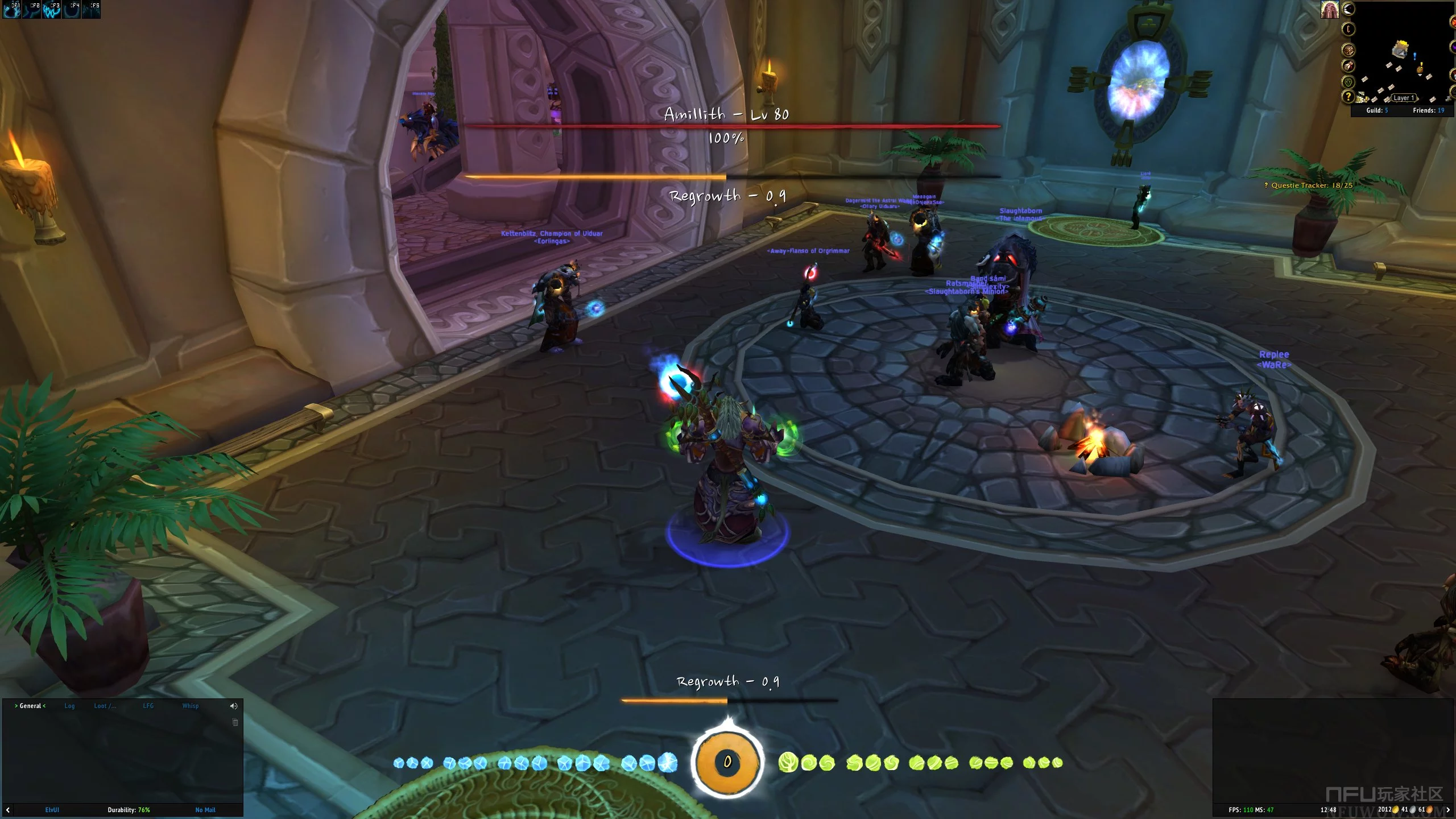This screenshot has height=819, width=1456.
Task: Open the Whisp chat tab
Action: [191, 706]
